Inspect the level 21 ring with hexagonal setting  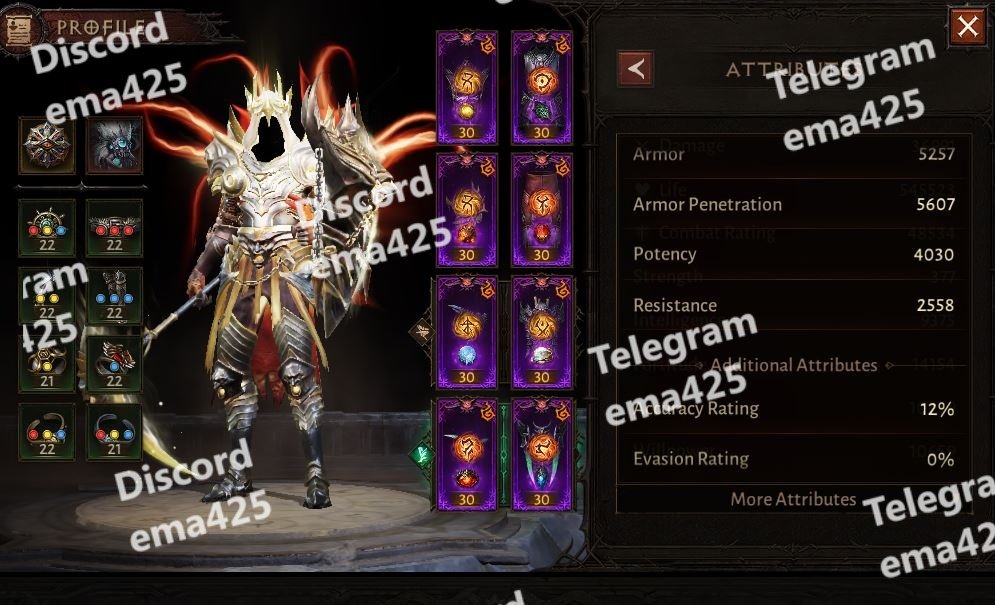(x=46, y=364)
